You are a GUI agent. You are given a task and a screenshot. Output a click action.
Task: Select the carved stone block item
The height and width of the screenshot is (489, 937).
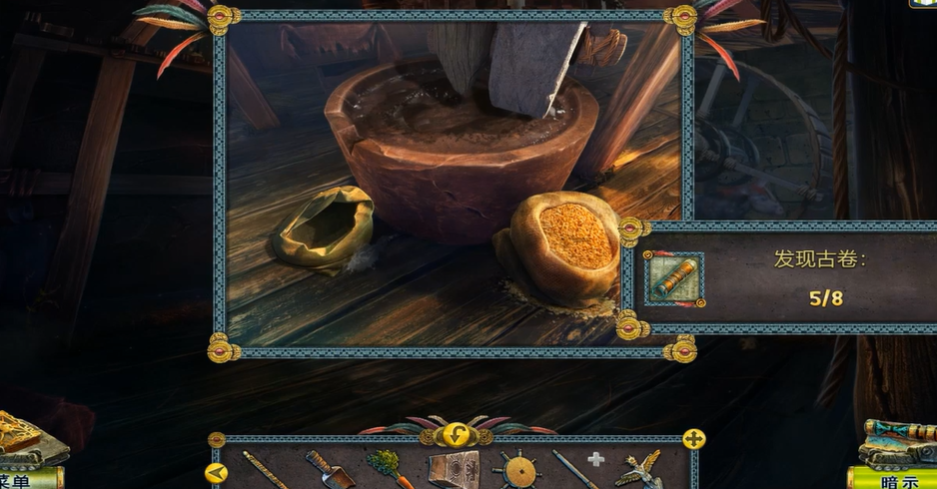pyautogui.click(x=451, y=470)
